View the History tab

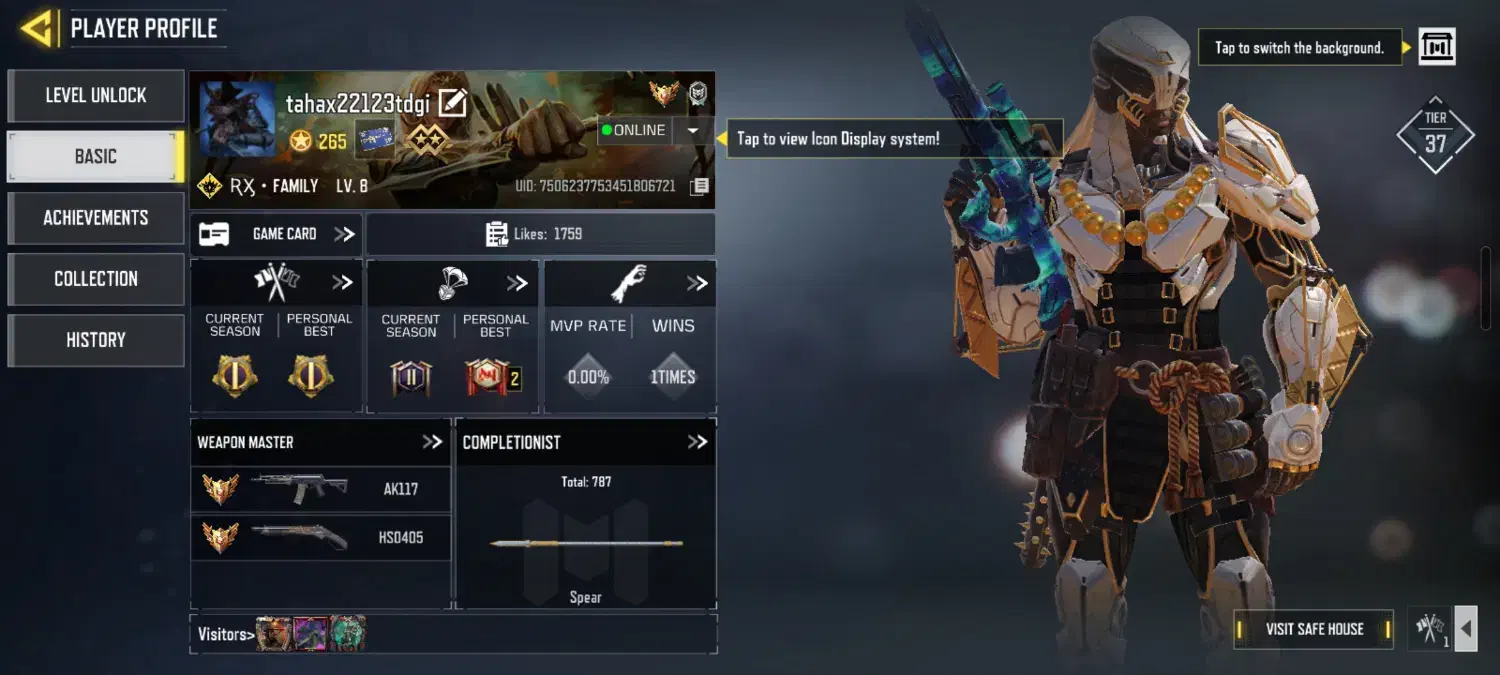coord(96,340)
